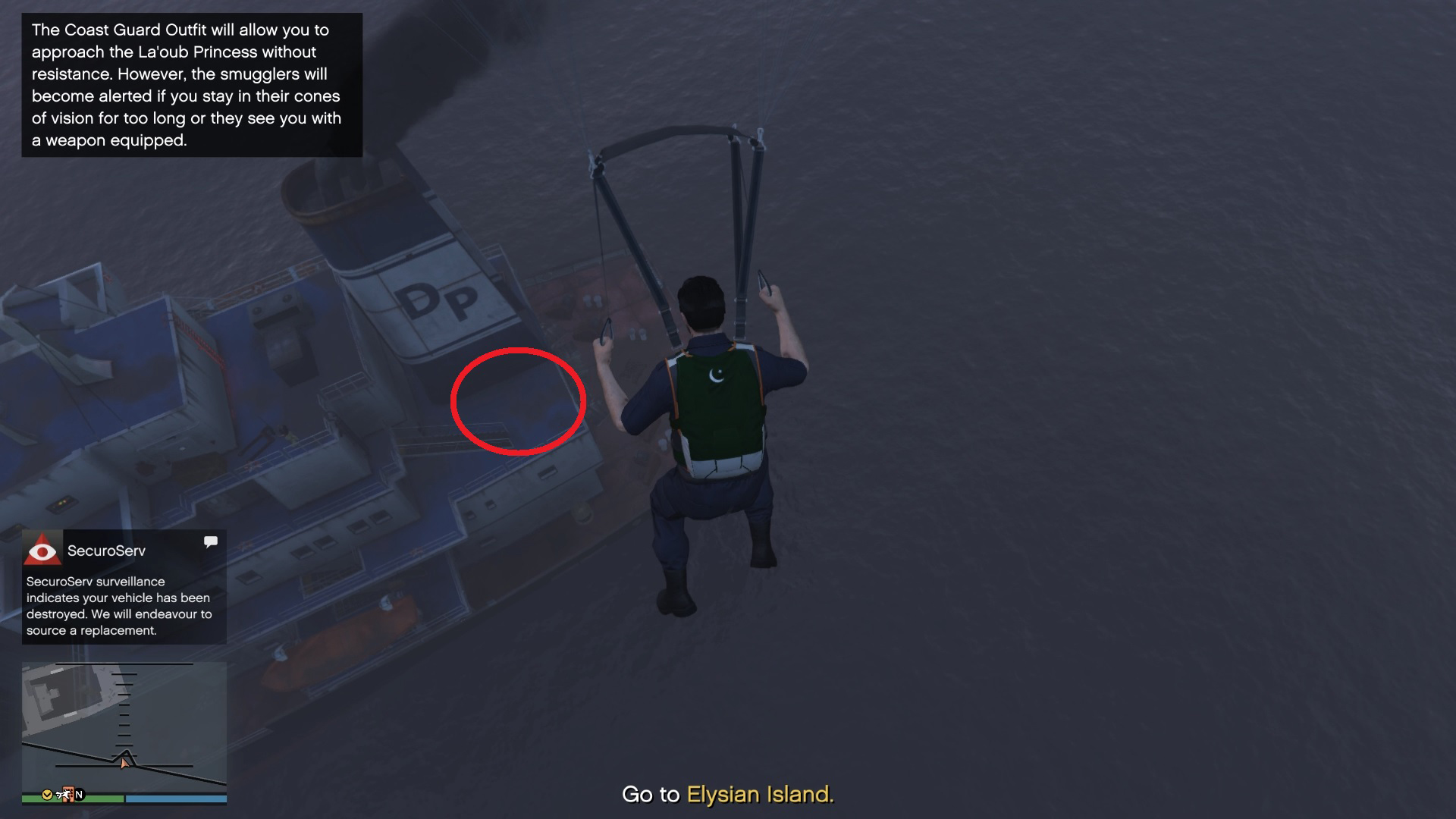The width and height of the screenshot is (1456, 819).
Task: Select the player arrow on the minimap
Action: click(x=124, y=763)
